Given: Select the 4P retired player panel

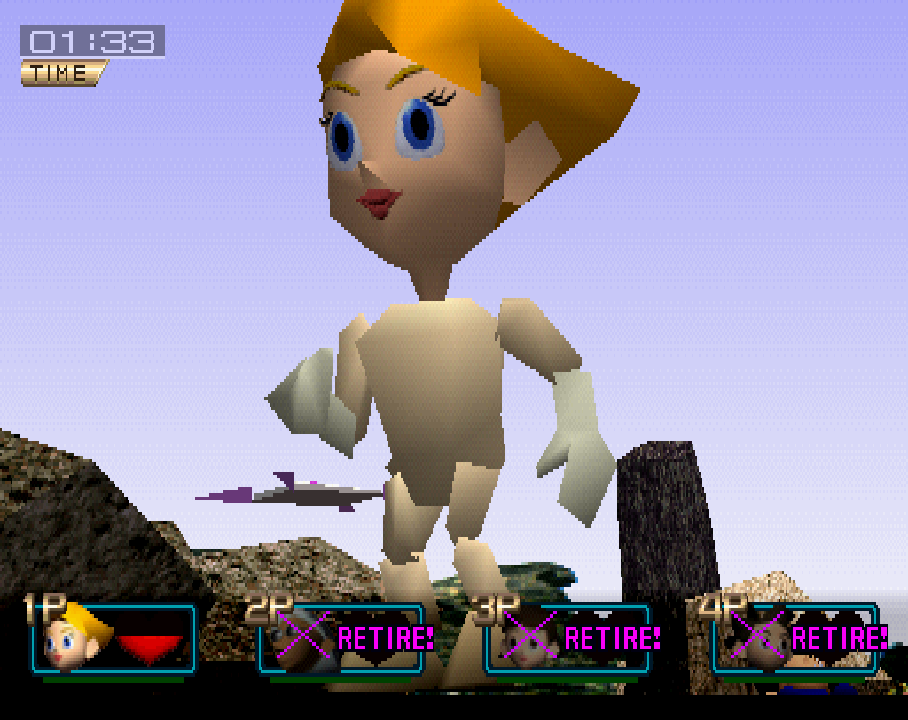Looking at the screenshot, I should (x=795, y=638).
